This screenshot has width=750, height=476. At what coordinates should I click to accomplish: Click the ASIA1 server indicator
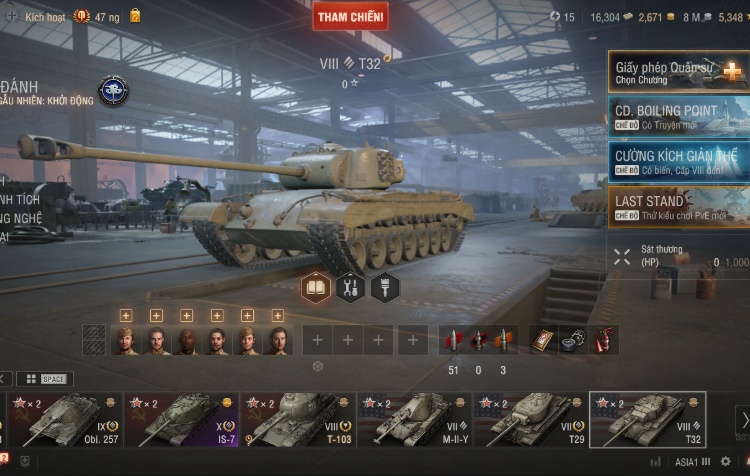[x=690, y=462]
